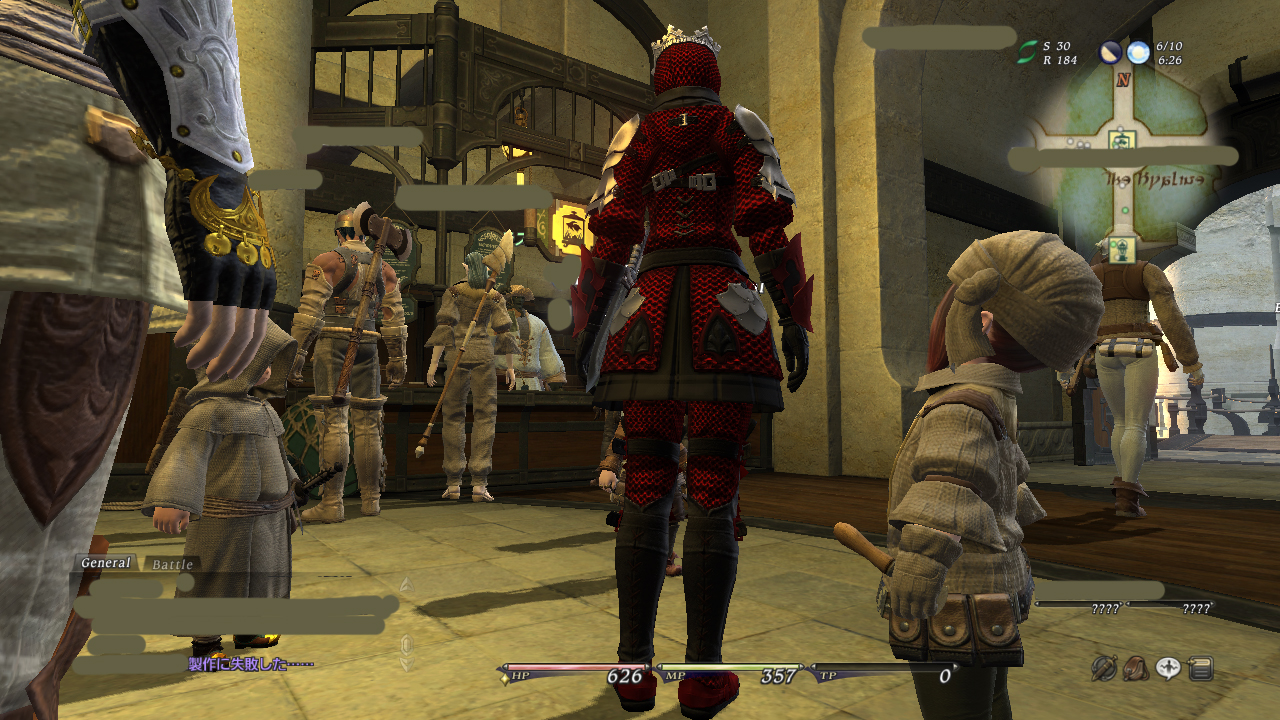The width and height of the screenshot is (1280, 720).
Task: Open the main menu list icon
Action: (x=1201, y=668)
